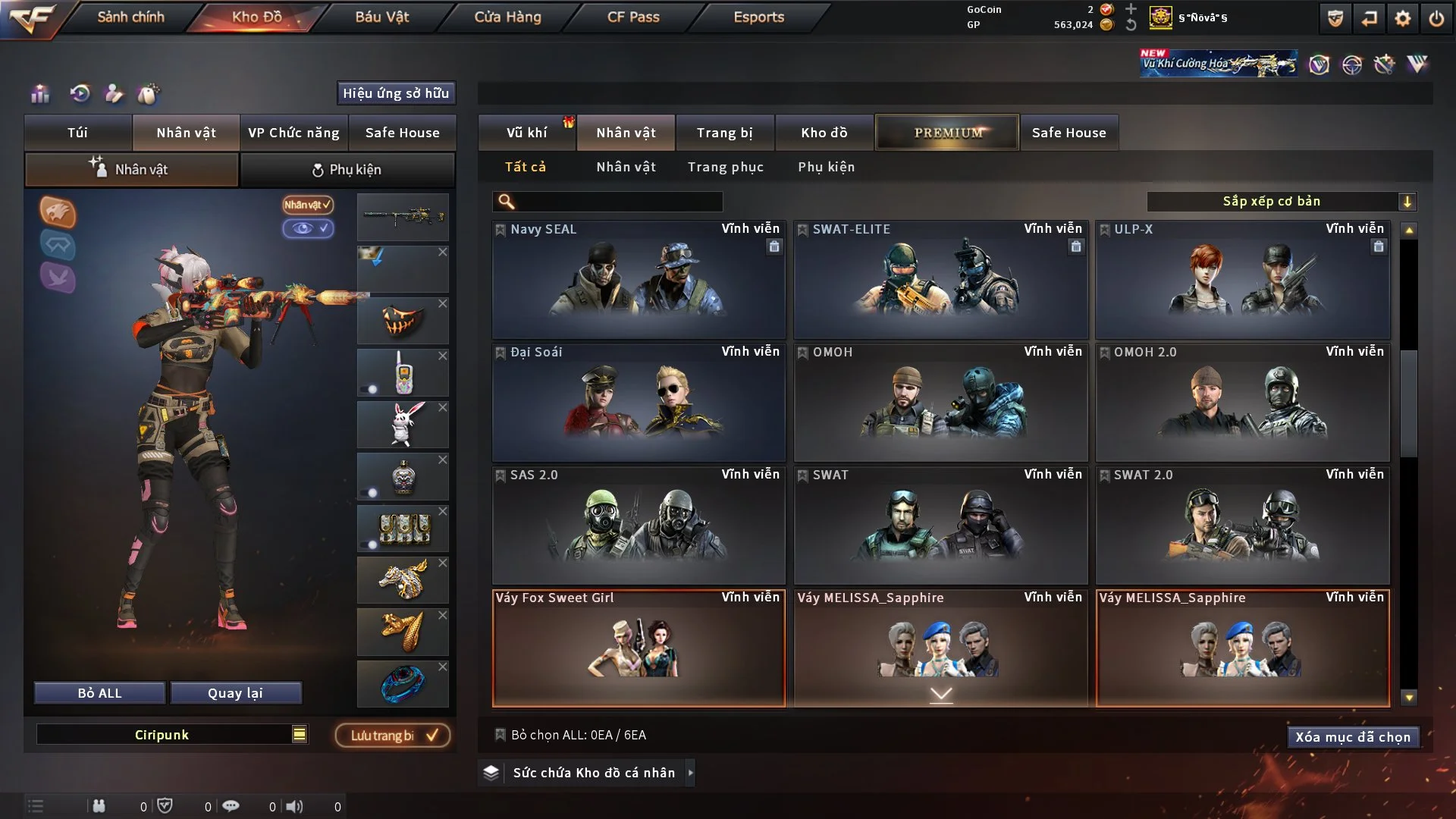Open the gear settings icon
Viewport: 1456px width, 819px height.
click(x=1402, y=18)
